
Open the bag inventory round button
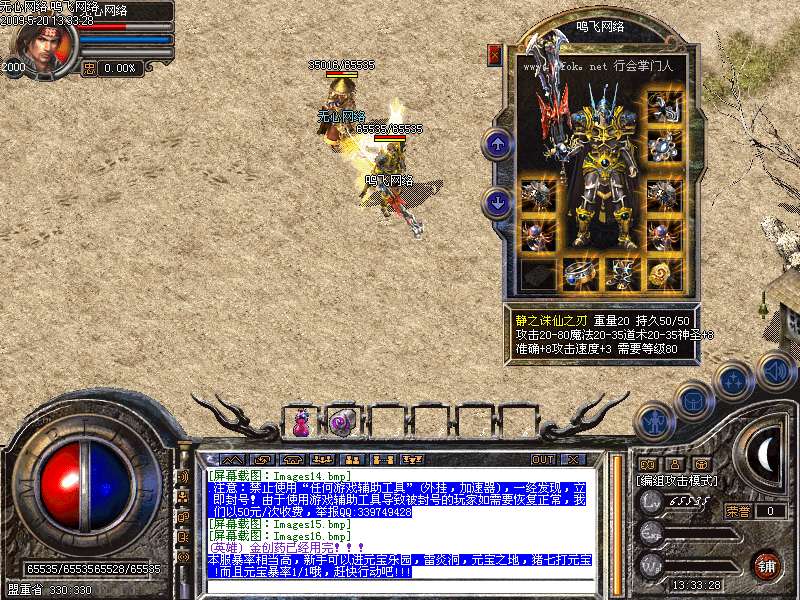coord(693,400)
